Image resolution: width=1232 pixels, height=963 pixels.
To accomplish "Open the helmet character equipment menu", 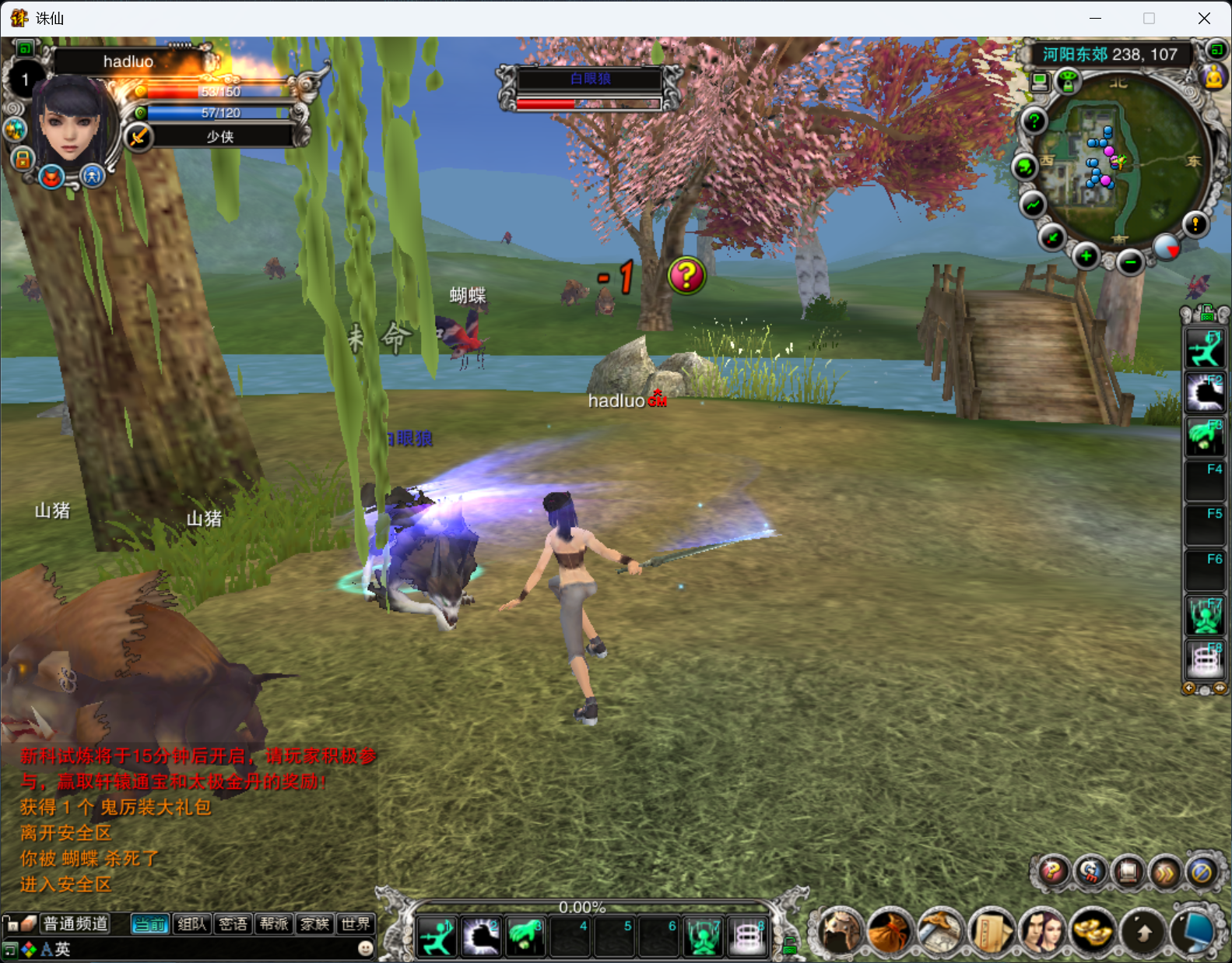I will tap(841, 931).
